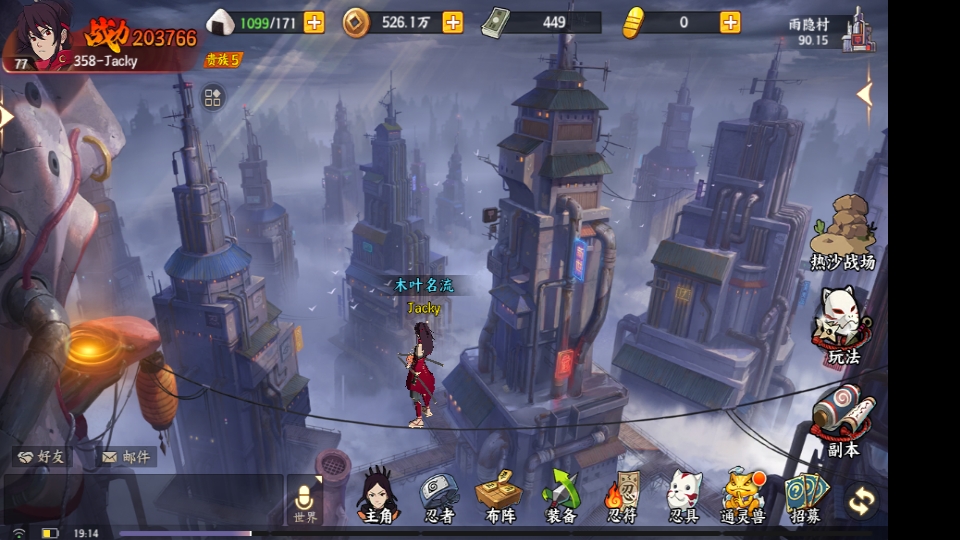Open the 好友 friends list
The image size is (960, 540).
point(41,457)
